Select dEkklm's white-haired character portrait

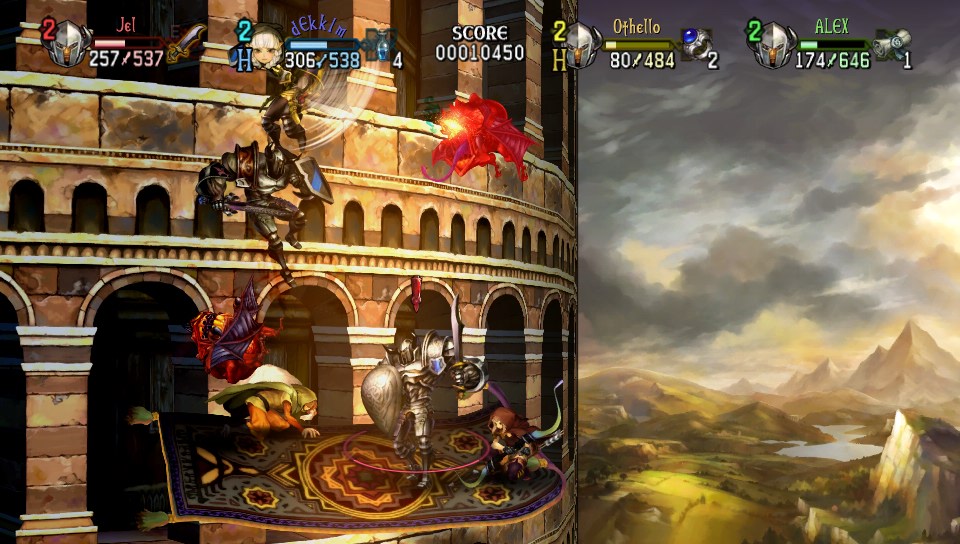(x=266, y=45)
